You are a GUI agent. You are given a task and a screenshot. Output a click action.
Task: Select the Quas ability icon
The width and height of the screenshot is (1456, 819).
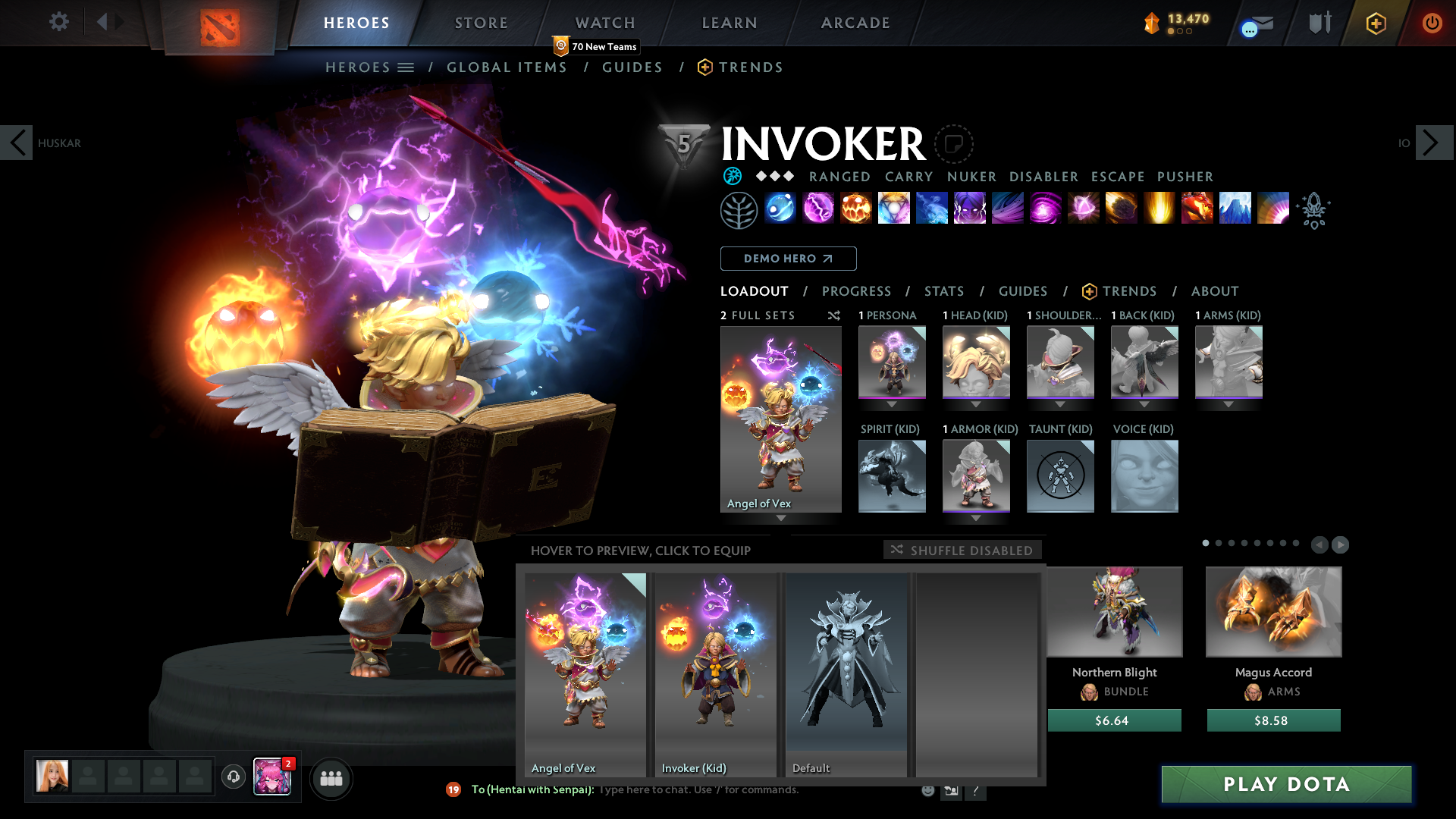tap(781, 210)
